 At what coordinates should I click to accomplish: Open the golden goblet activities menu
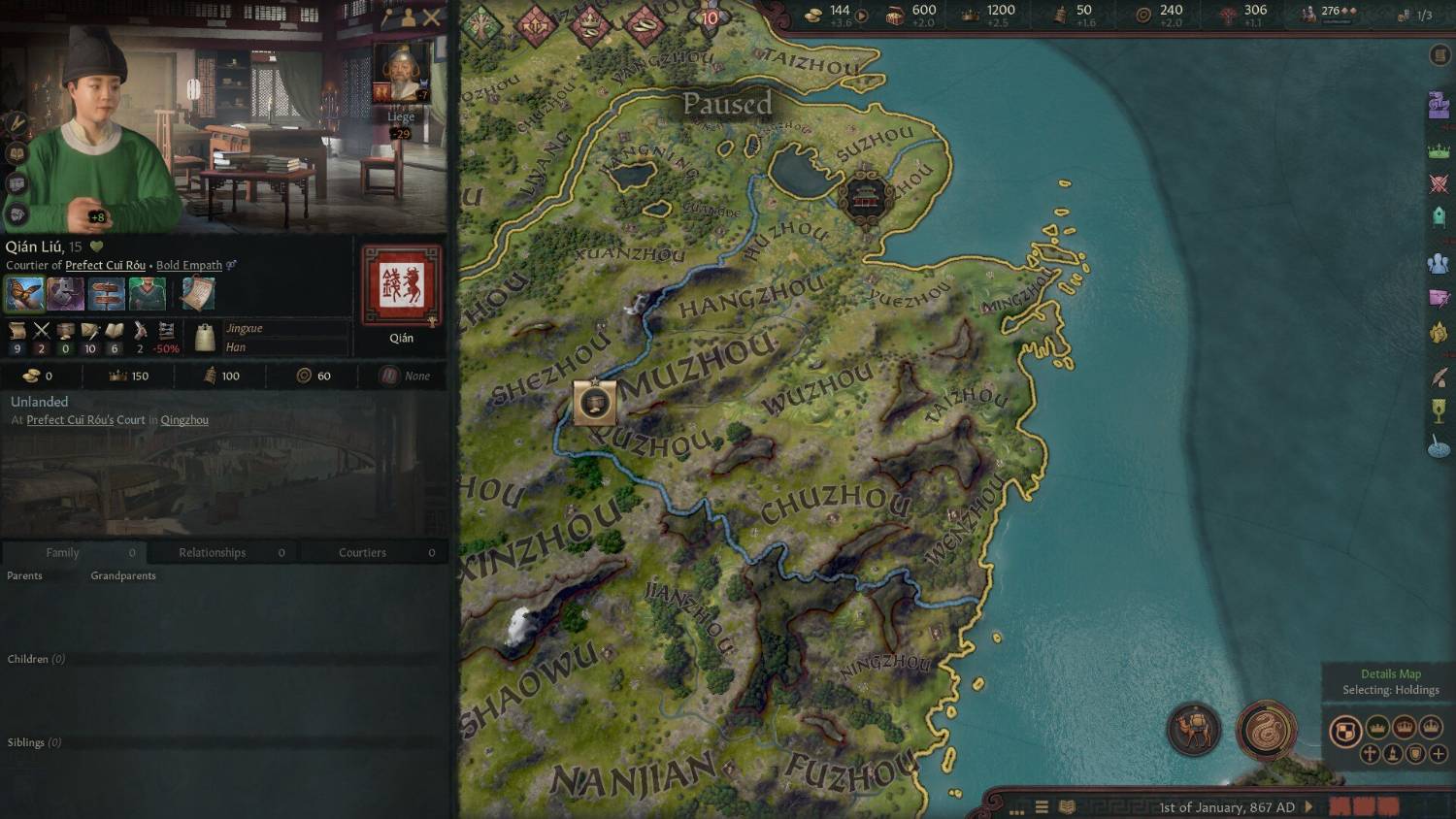[1439, 411]
